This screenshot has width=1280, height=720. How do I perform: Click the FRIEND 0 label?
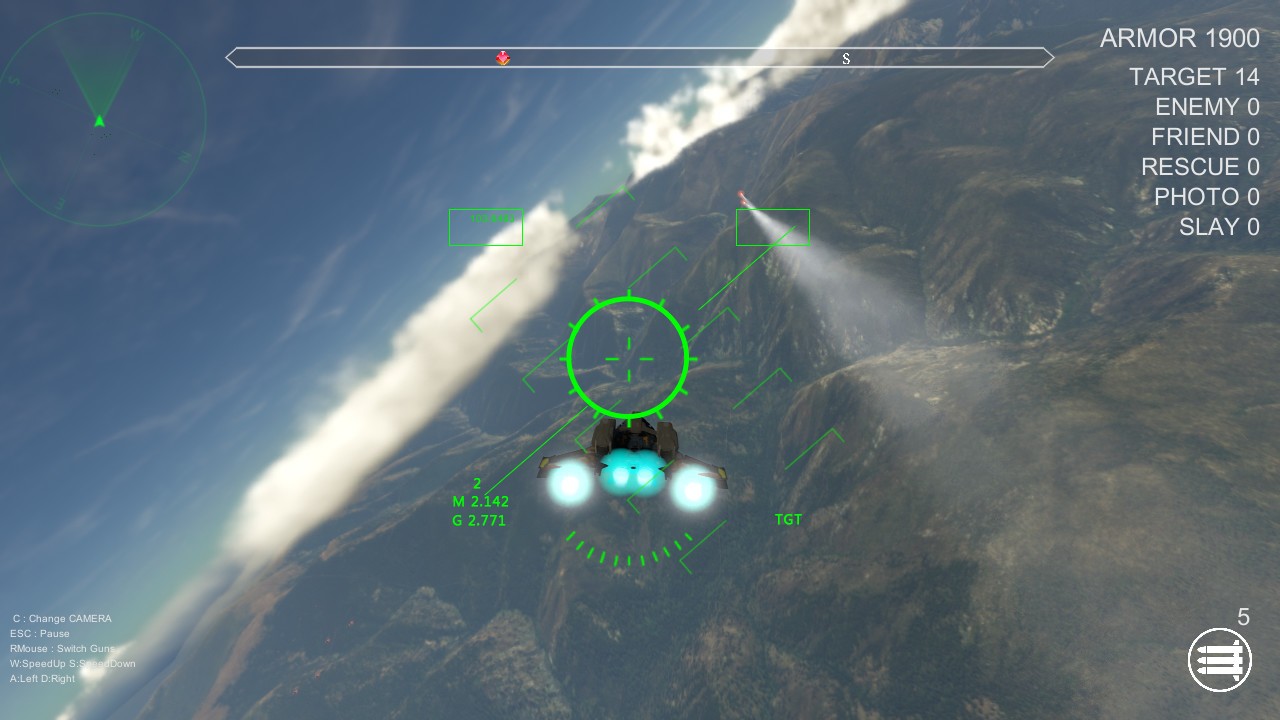(x=1206, y=137)
